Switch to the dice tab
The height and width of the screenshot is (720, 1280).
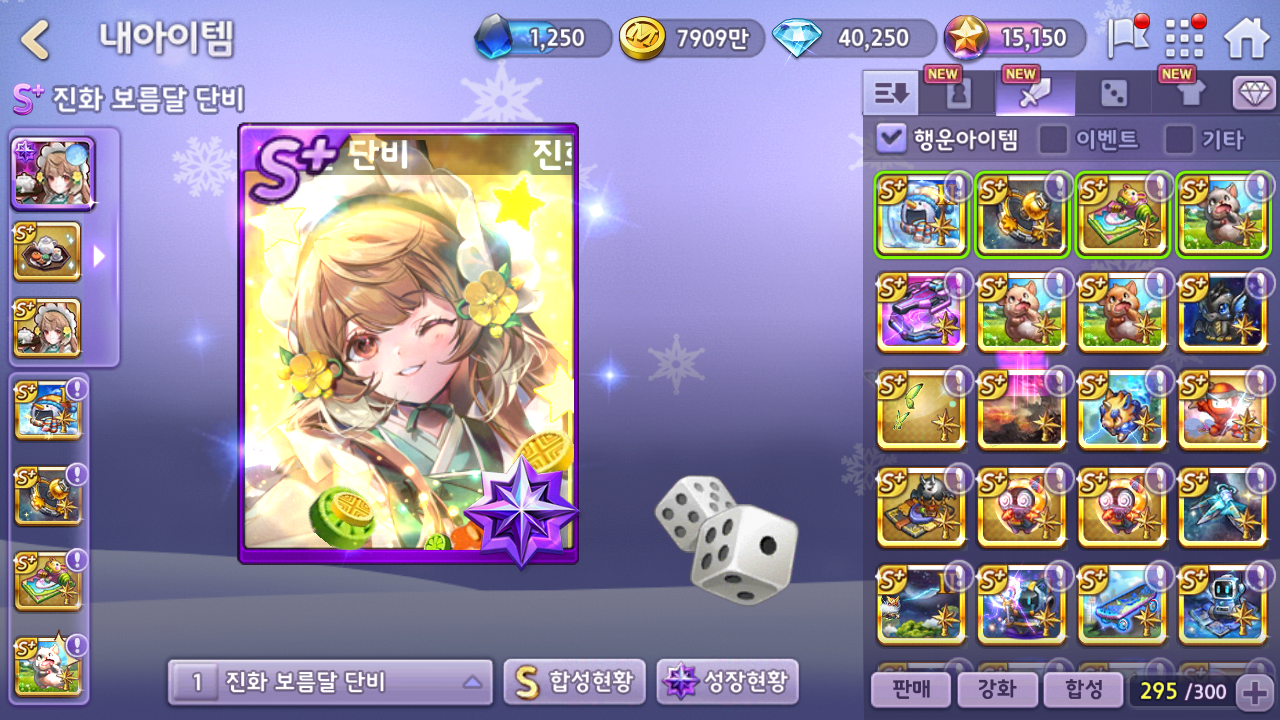click(1113, 94)
